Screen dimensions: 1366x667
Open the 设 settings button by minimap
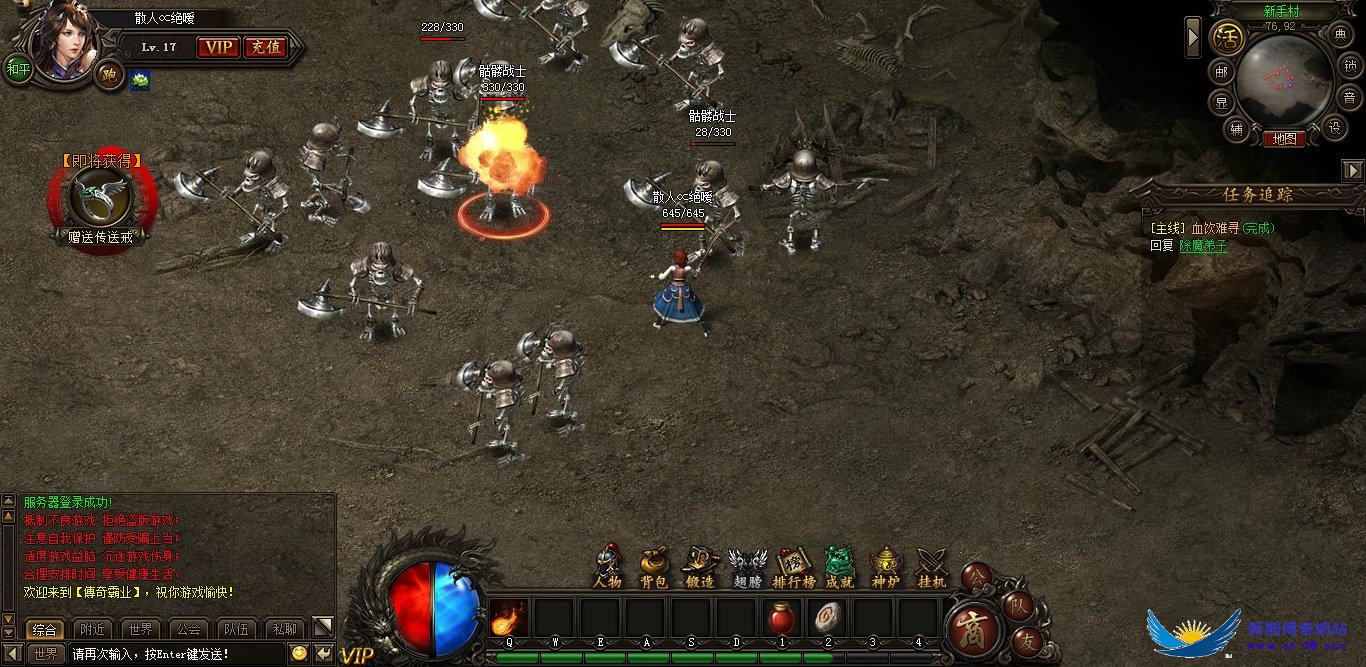1333,127
